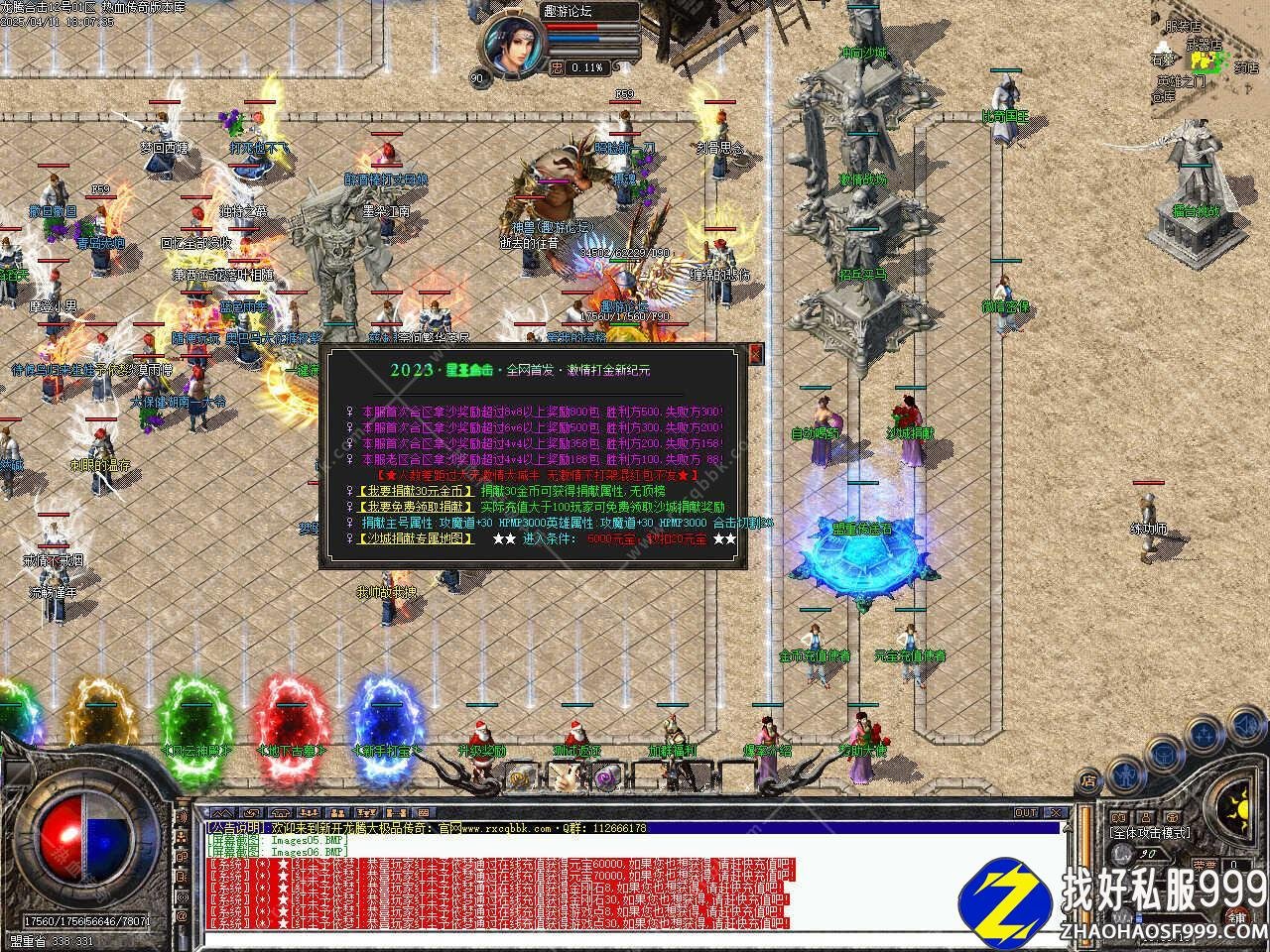Select the player portrait at top
1270x952 pixels.
[x=516, y=45]
